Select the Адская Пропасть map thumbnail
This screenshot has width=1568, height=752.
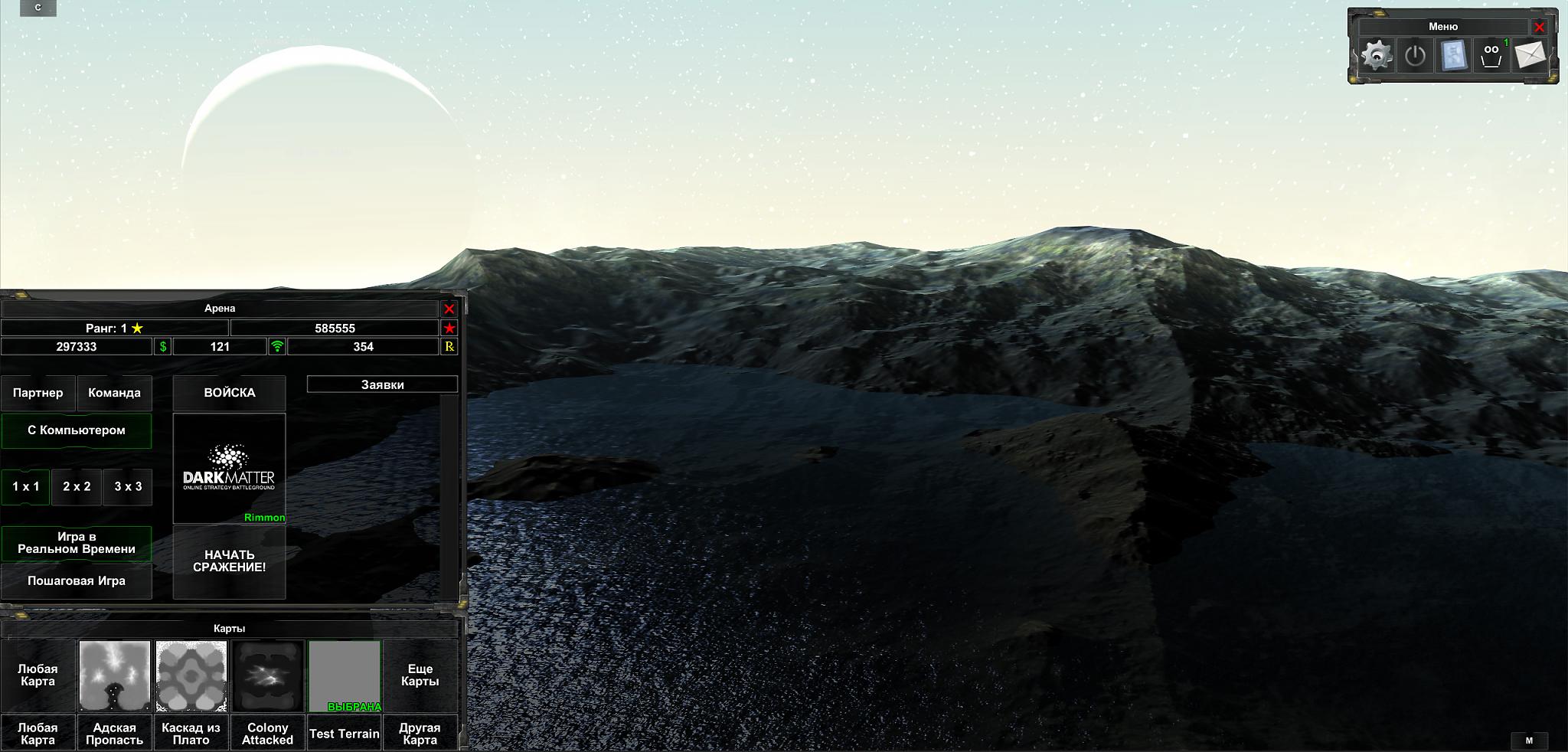tap(115, 676)
